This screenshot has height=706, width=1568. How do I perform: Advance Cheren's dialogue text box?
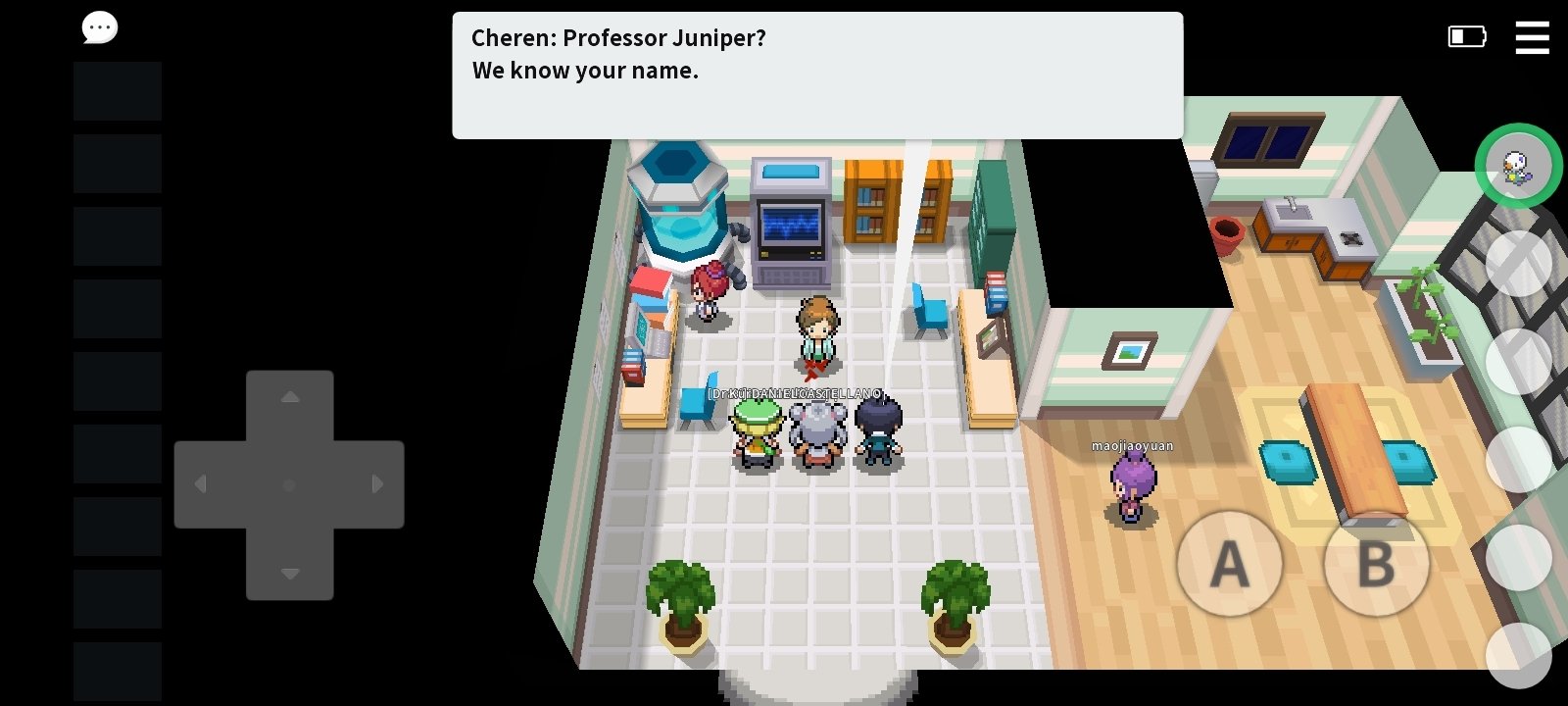[817, 76]
